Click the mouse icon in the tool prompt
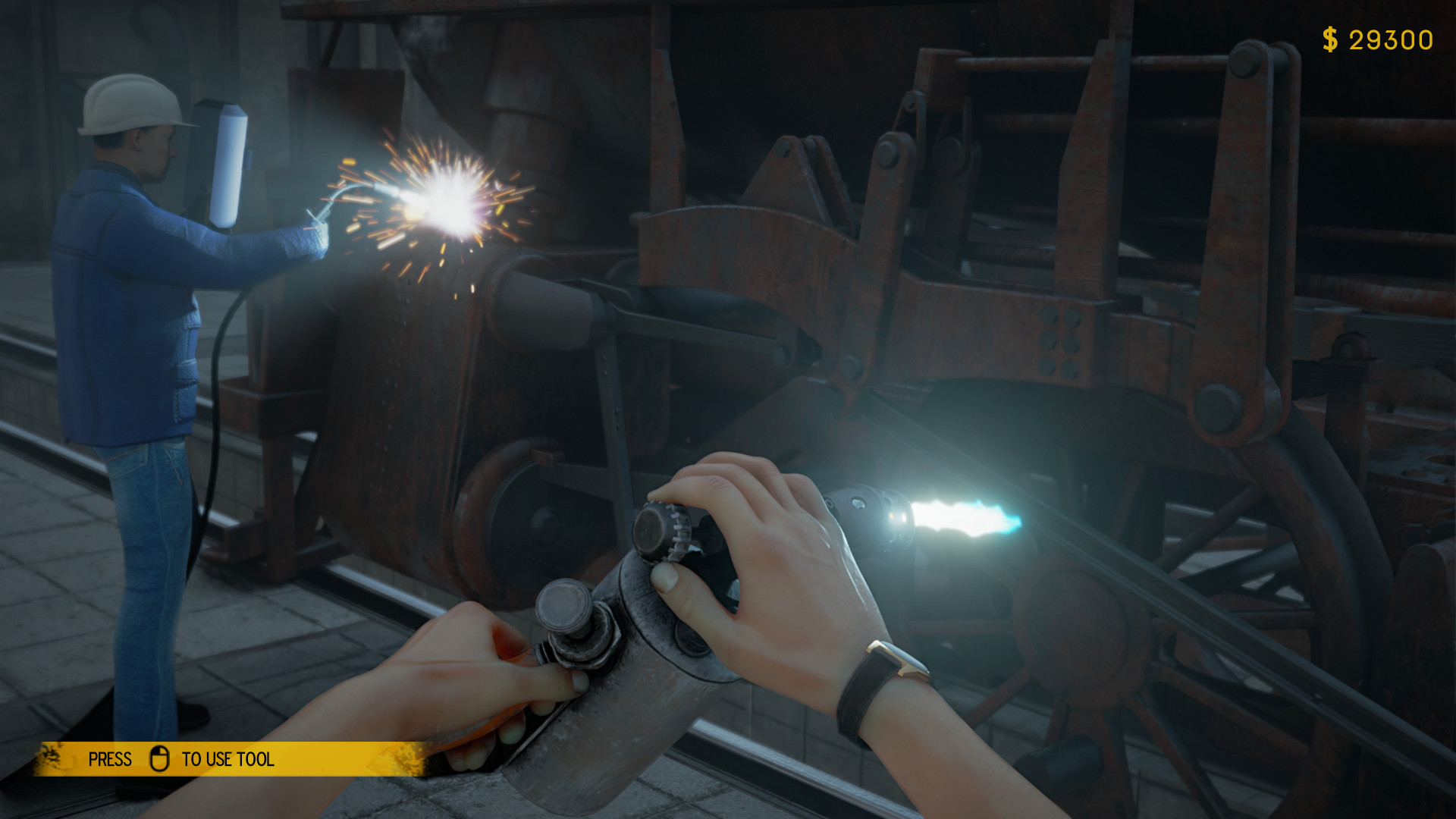 [x=159, y=759]
